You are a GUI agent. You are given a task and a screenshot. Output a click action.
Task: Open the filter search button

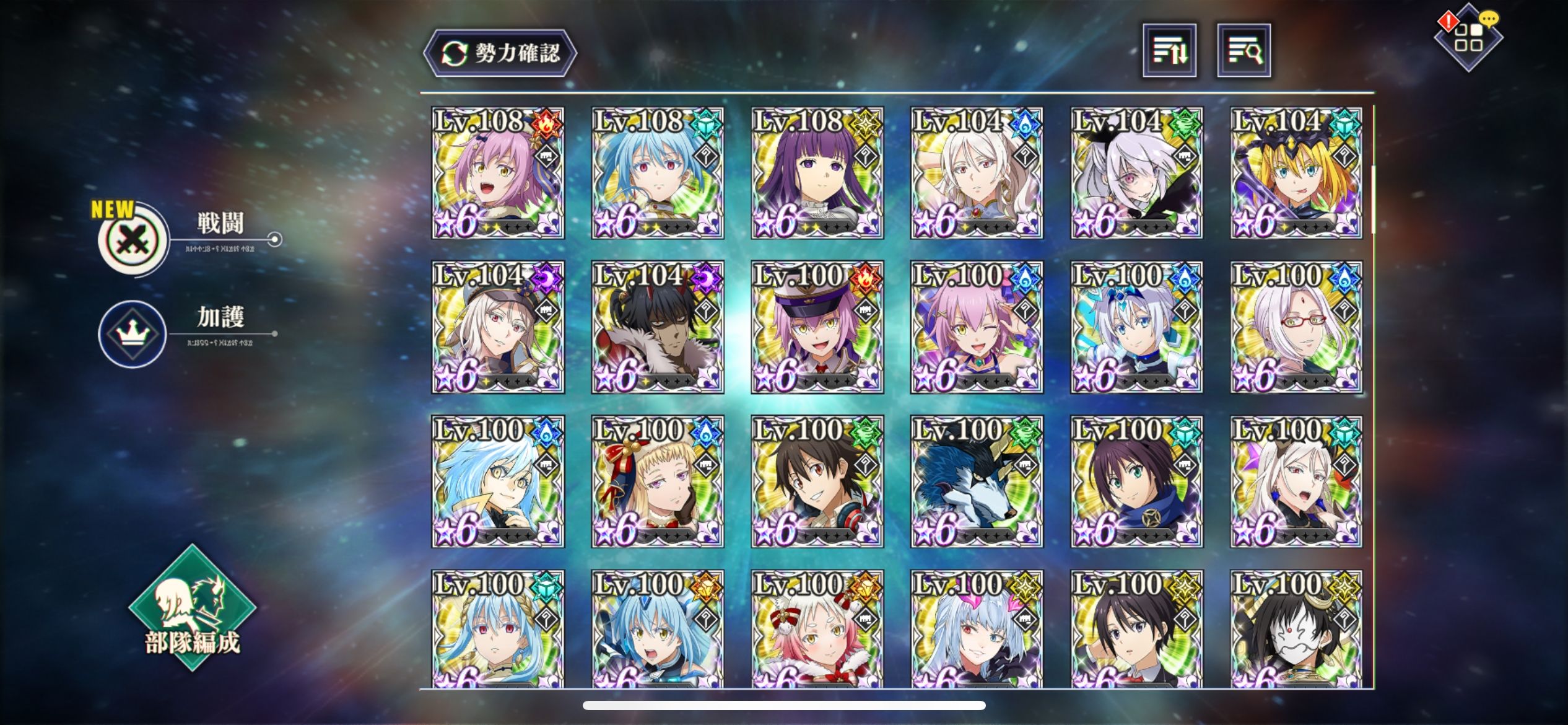[x=1244, y=51]
